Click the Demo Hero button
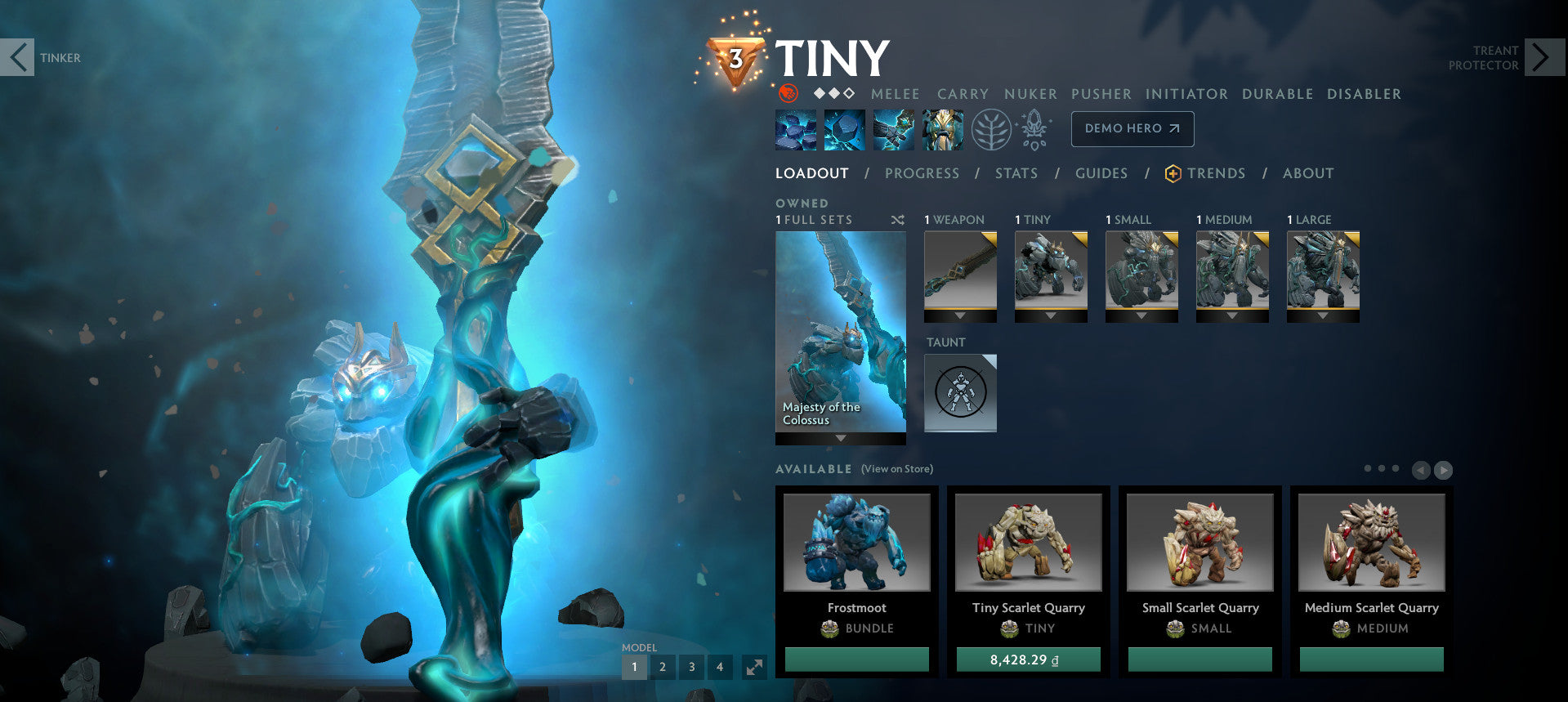Image resolution: width=1568 pixels, height=702 pixels. (1132, 128)
